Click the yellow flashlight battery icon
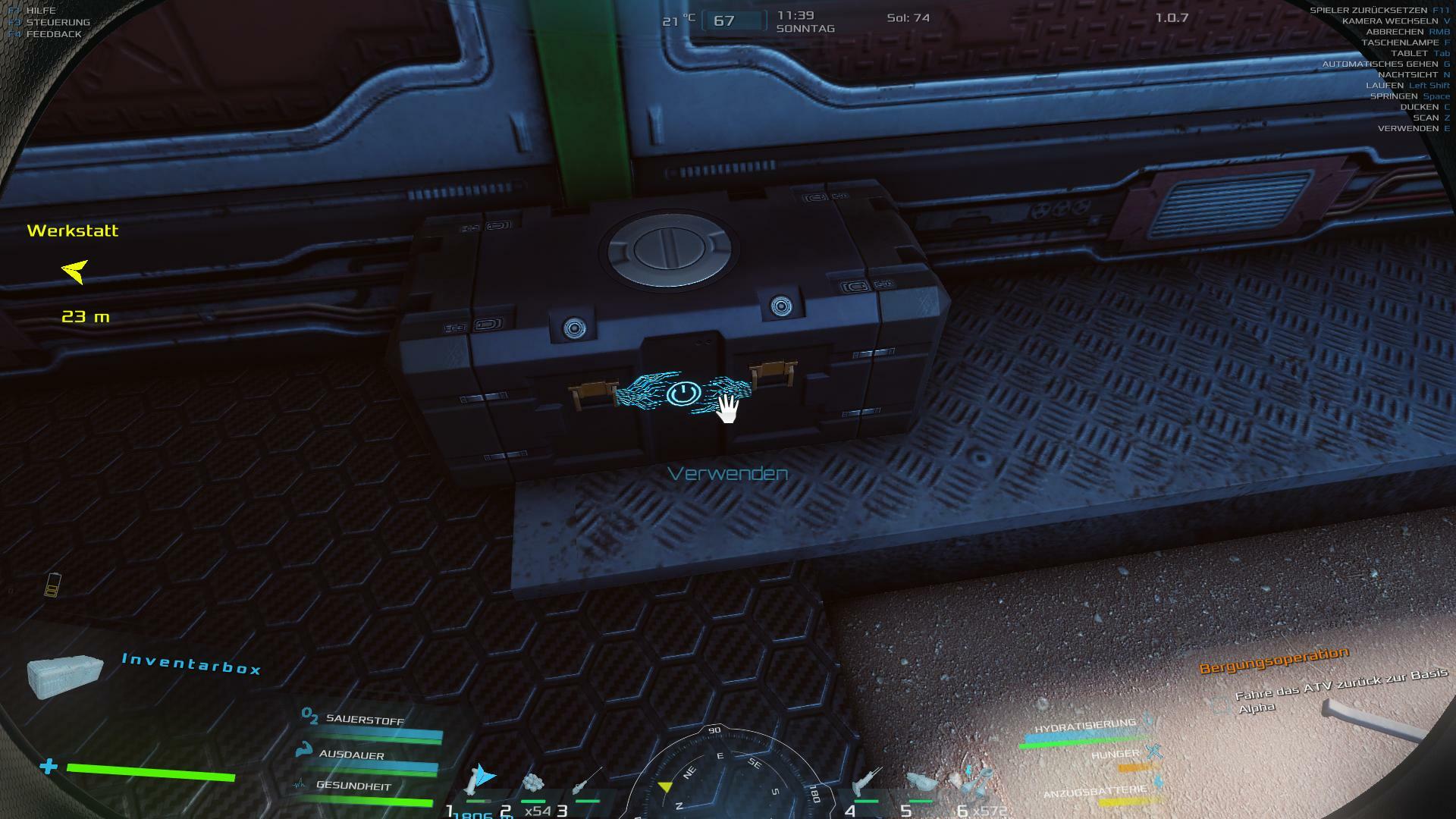Viewport: 1456px width, 819px height. (x=52, y=585)
